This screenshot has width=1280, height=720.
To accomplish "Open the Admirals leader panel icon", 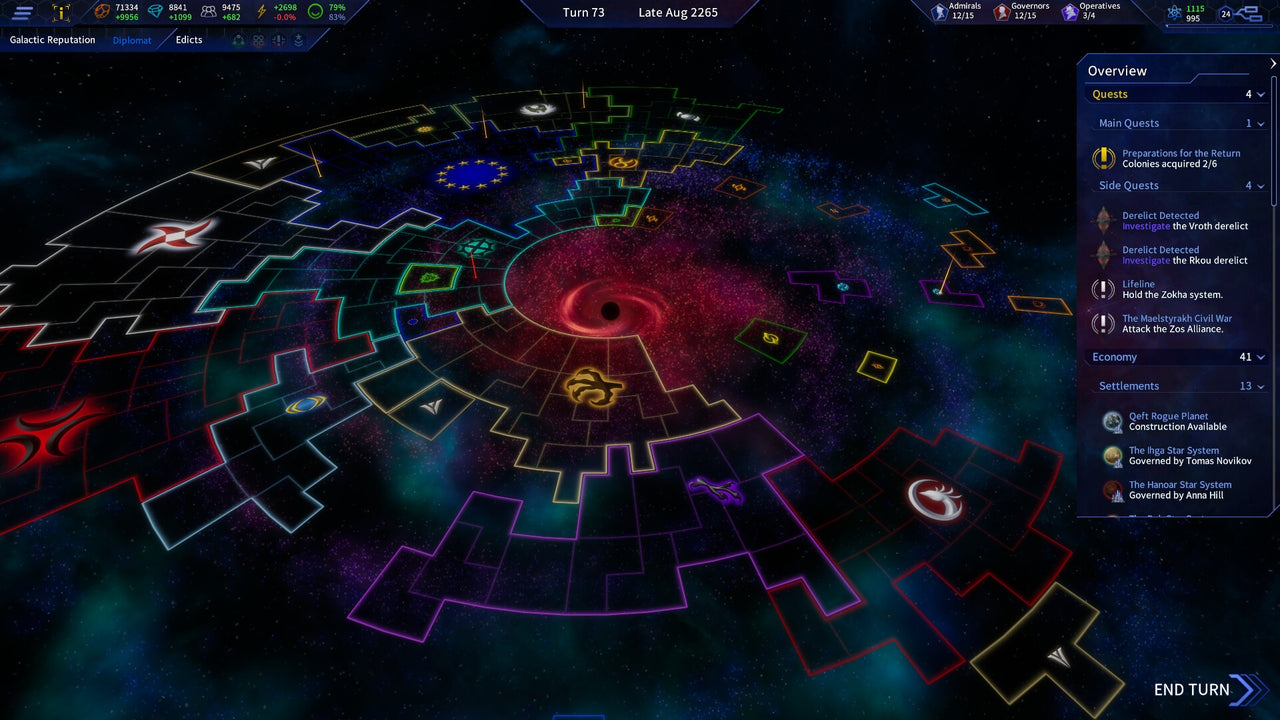I will (x=939, y=10).
